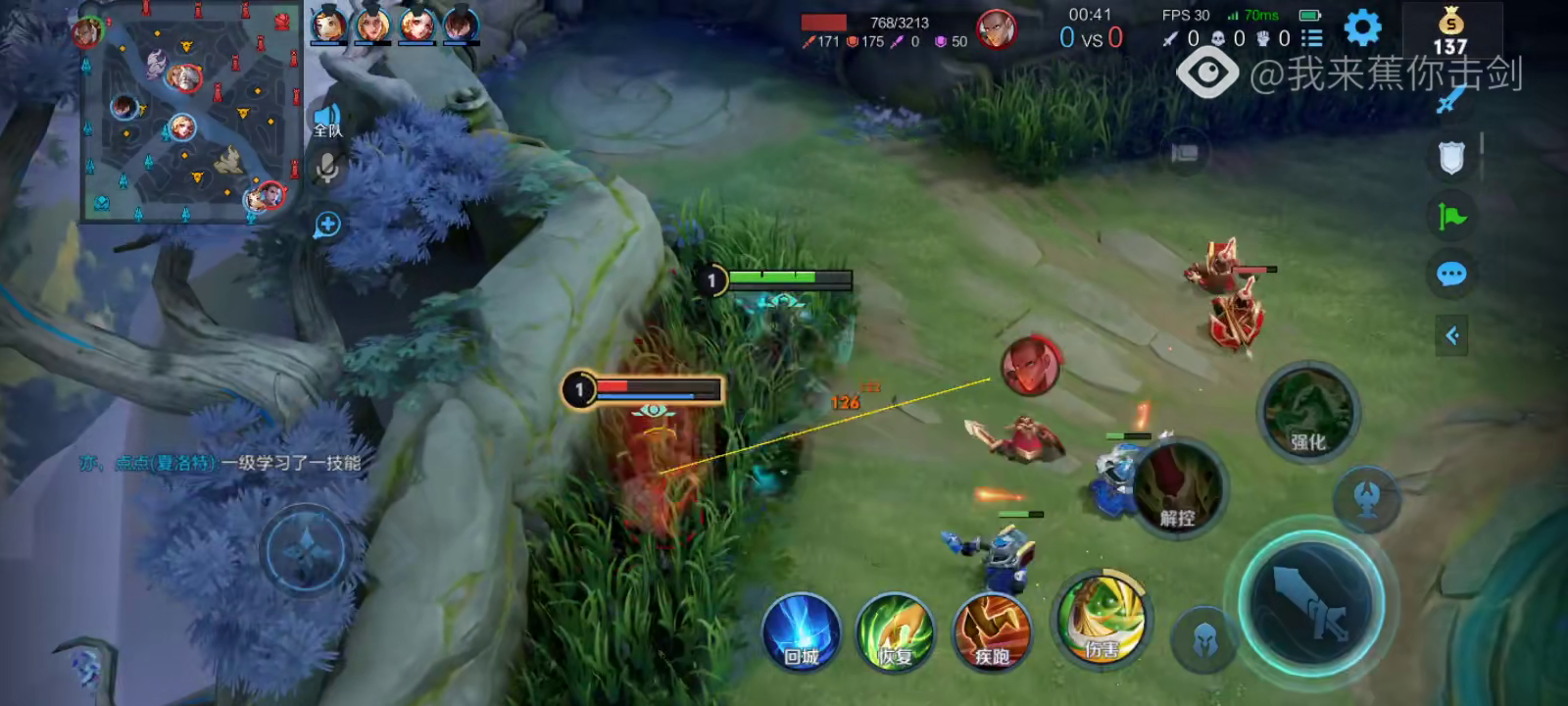Cast the 伤害 skill
This screenshot has height=706, width=1568.
coord(1102,621)
